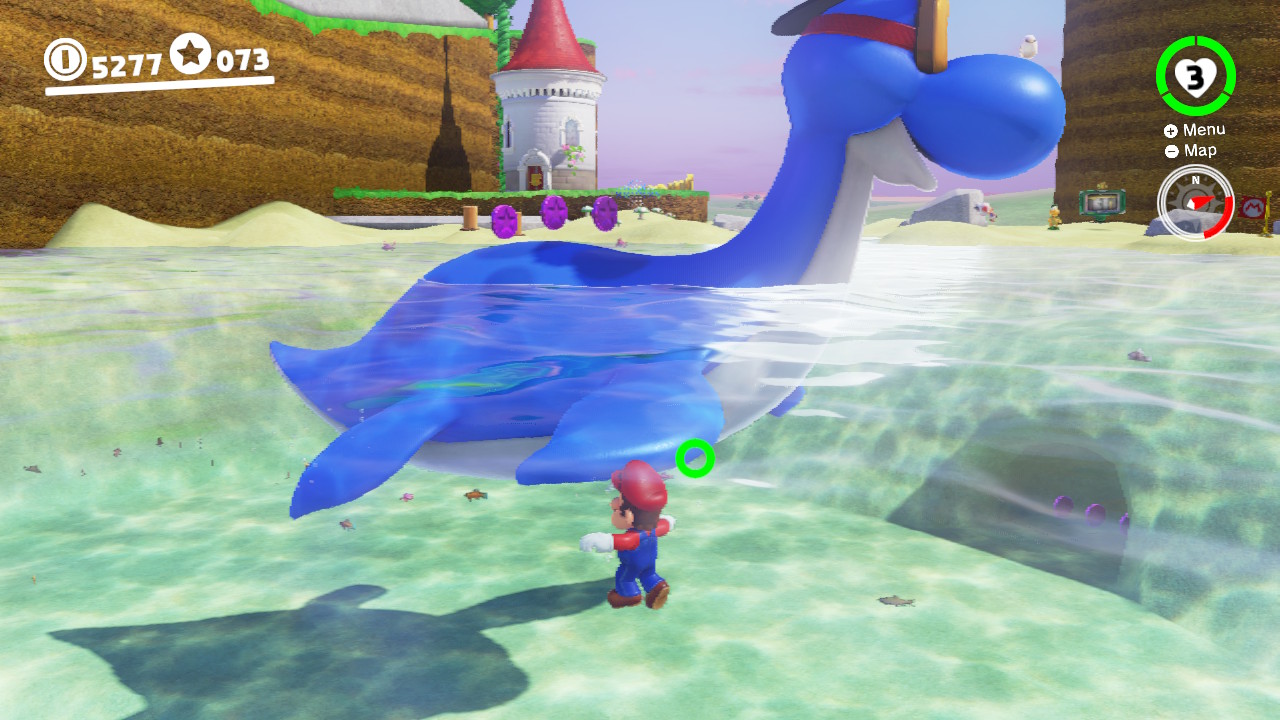Click the minus icon next to Map
Viewport: 1280px width, 720px height.
click(x=1171, y=150)
